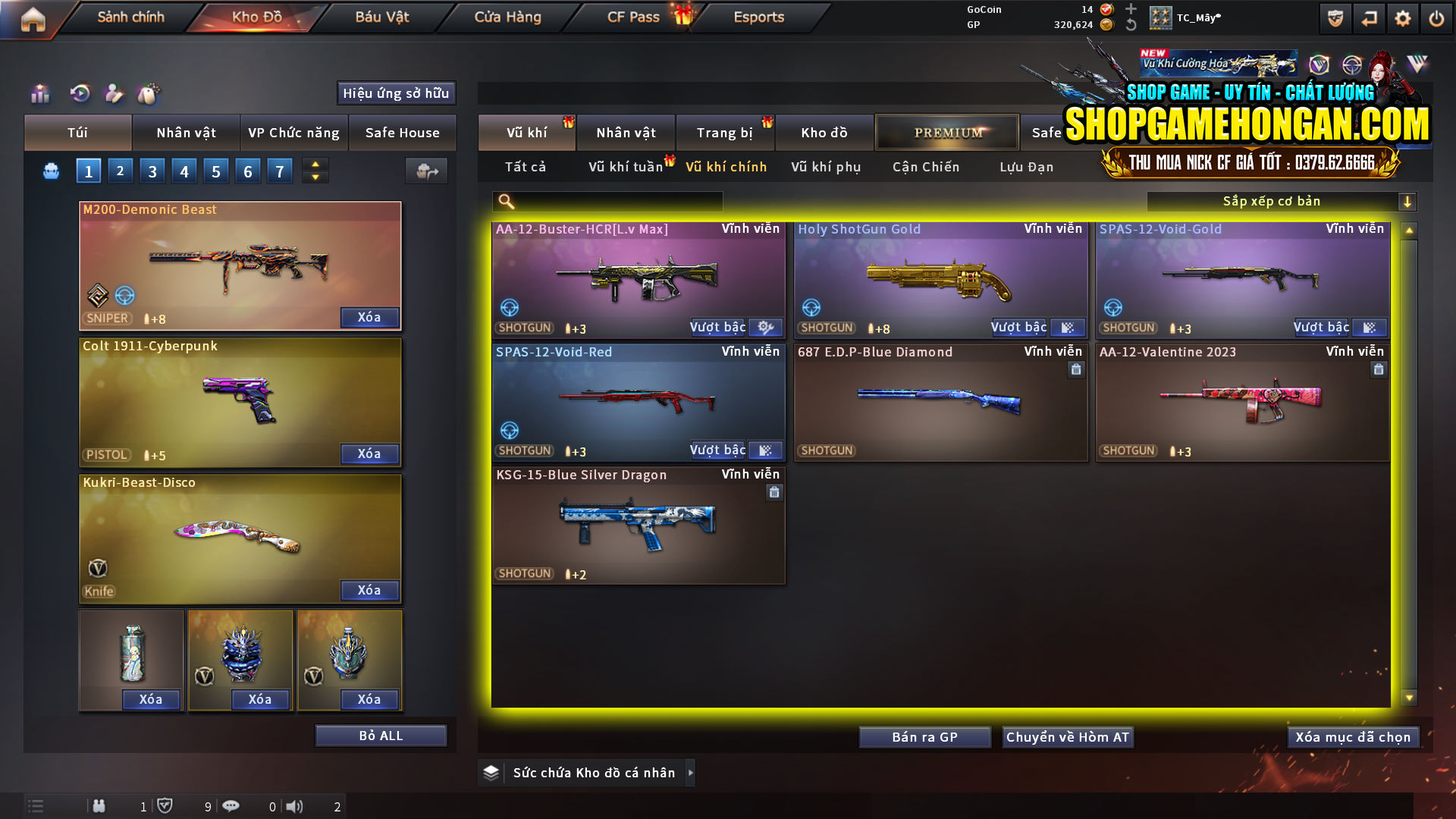Mark 687 E.D.P-Blue Diamond with trash toggle
Viewport: 1456px width, 819px height.
[x=1076, y=369]
